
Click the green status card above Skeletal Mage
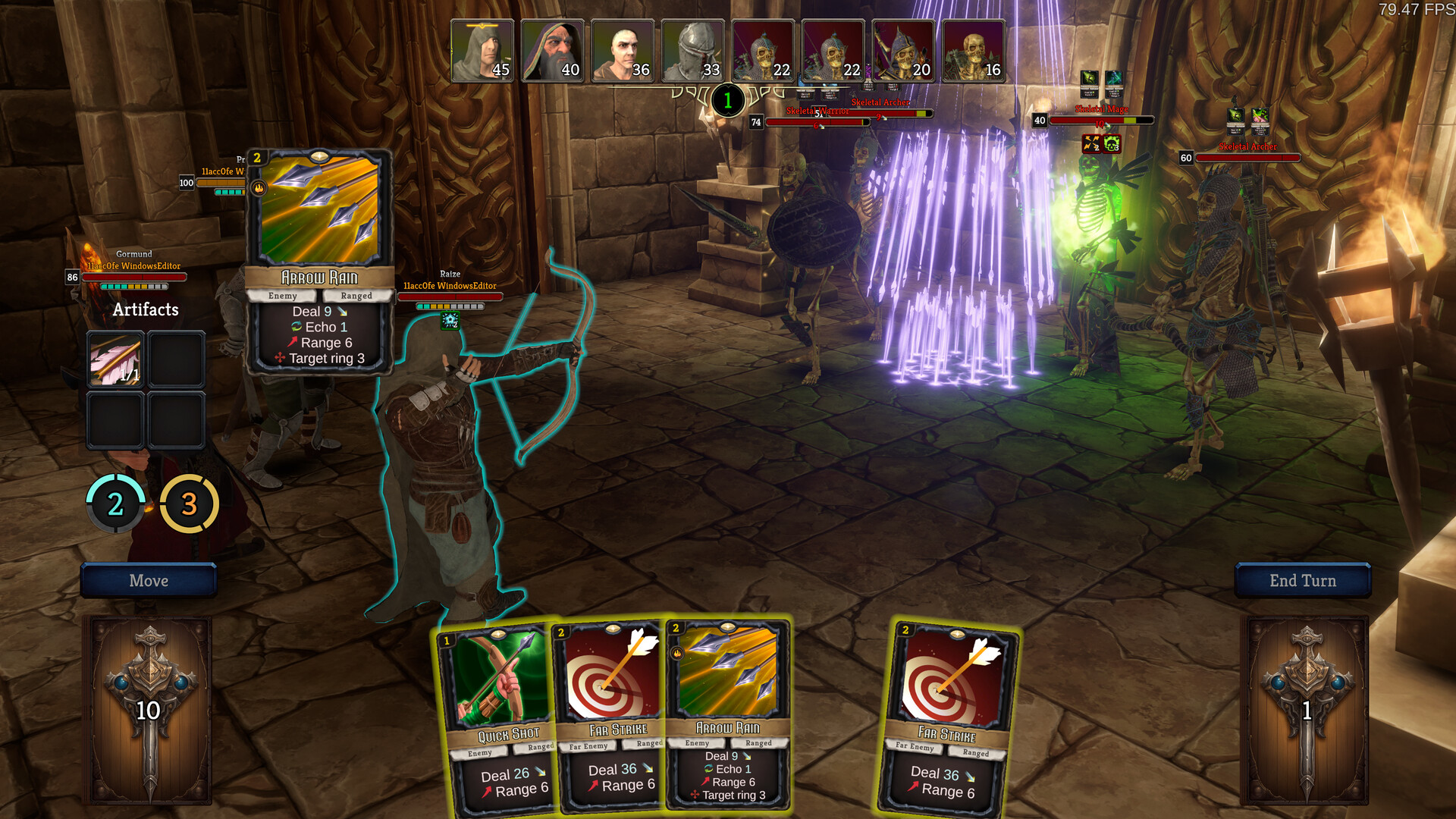click(1089, 84)
